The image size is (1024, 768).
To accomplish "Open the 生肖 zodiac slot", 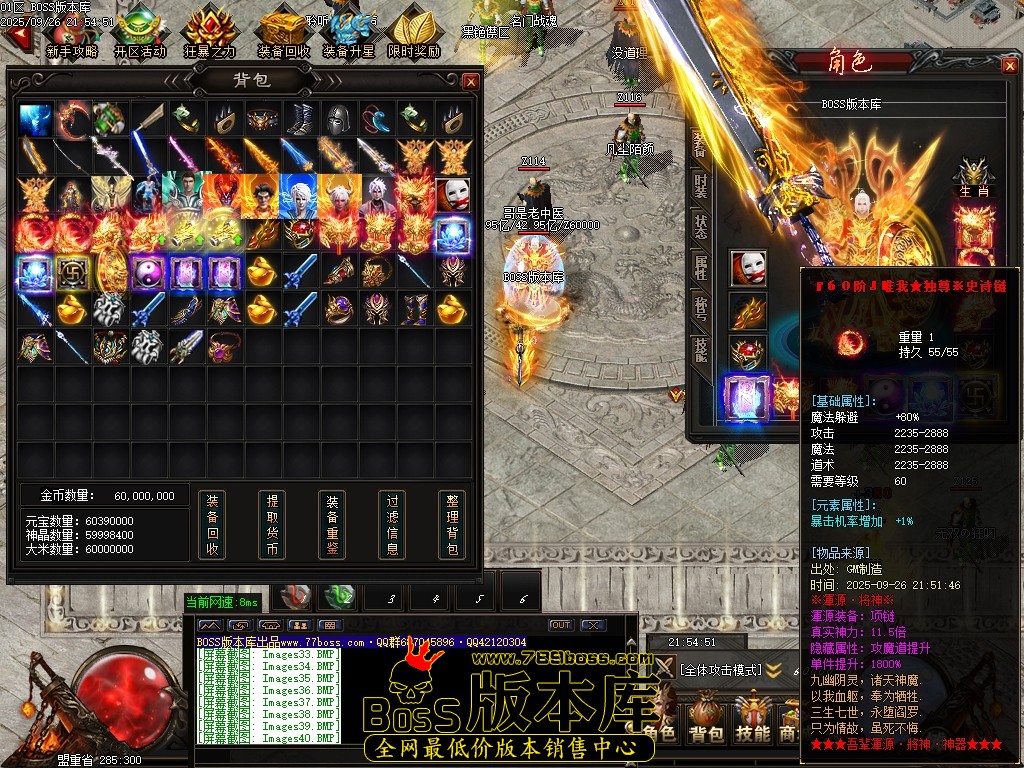I will [x=972, y=176].
